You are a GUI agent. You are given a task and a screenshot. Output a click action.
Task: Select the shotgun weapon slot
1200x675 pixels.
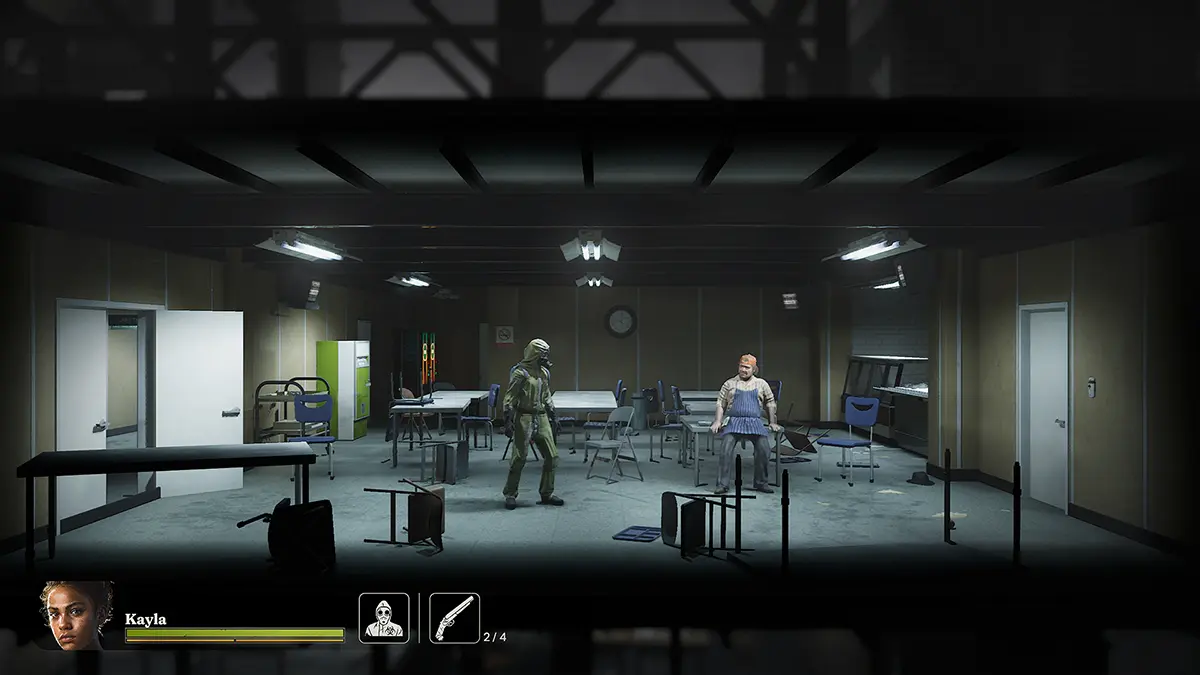click(x=454, y=618)
